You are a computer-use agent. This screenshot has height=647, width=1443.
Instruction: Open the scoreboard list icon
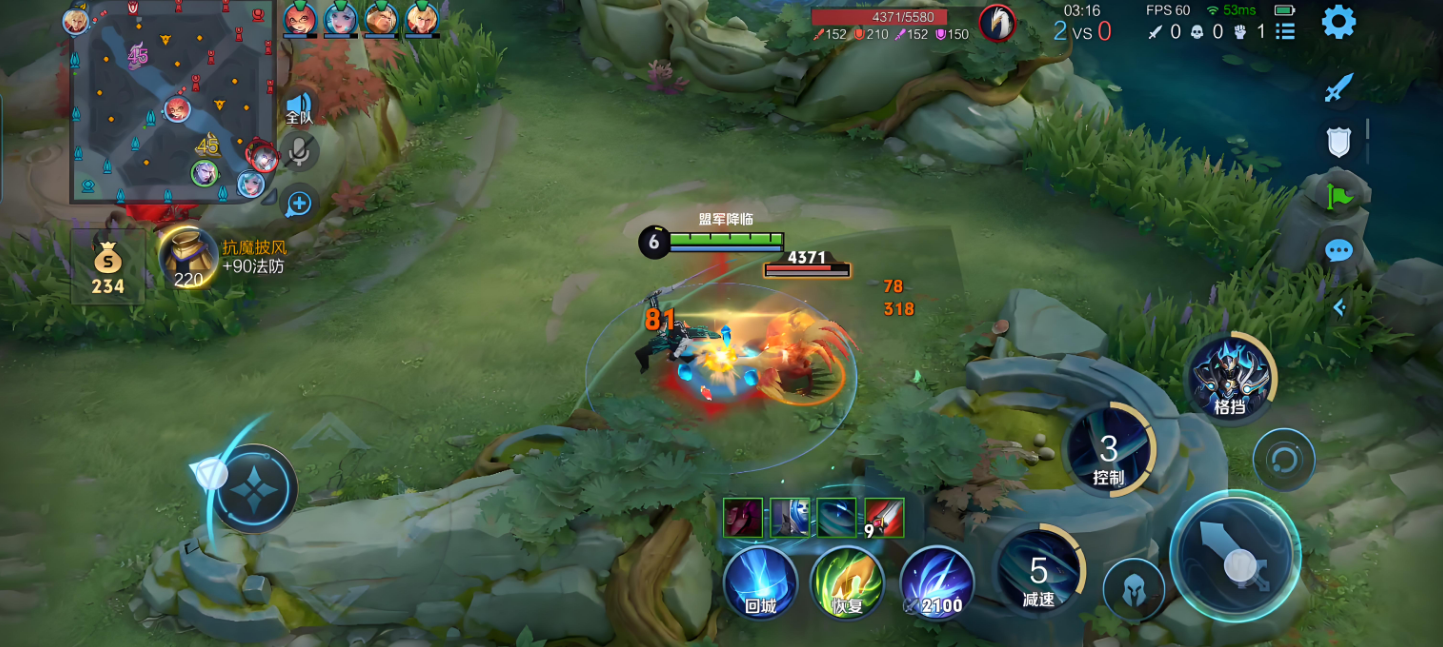1286,32
